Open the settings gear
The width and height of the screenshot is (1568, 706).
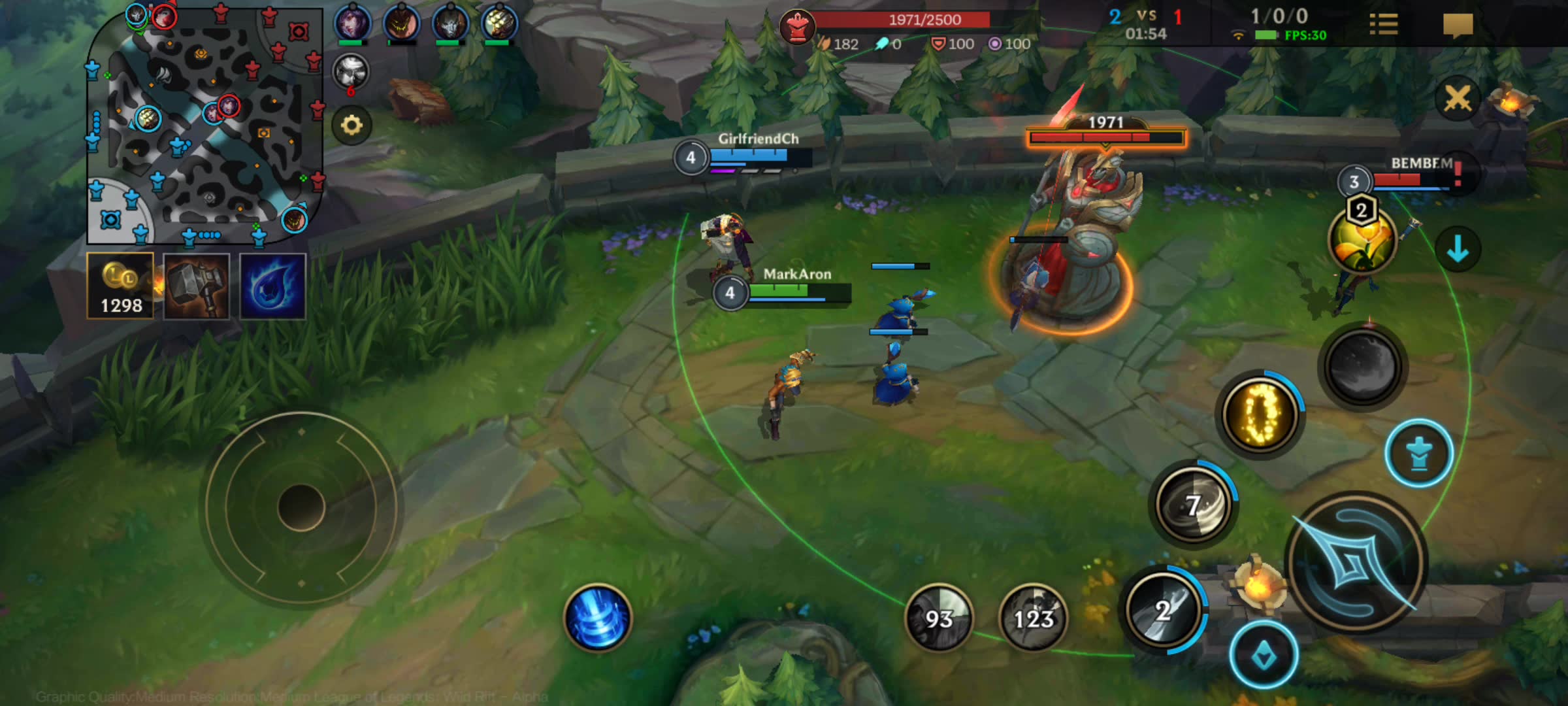pyautogui.click(x=351, y=125)
